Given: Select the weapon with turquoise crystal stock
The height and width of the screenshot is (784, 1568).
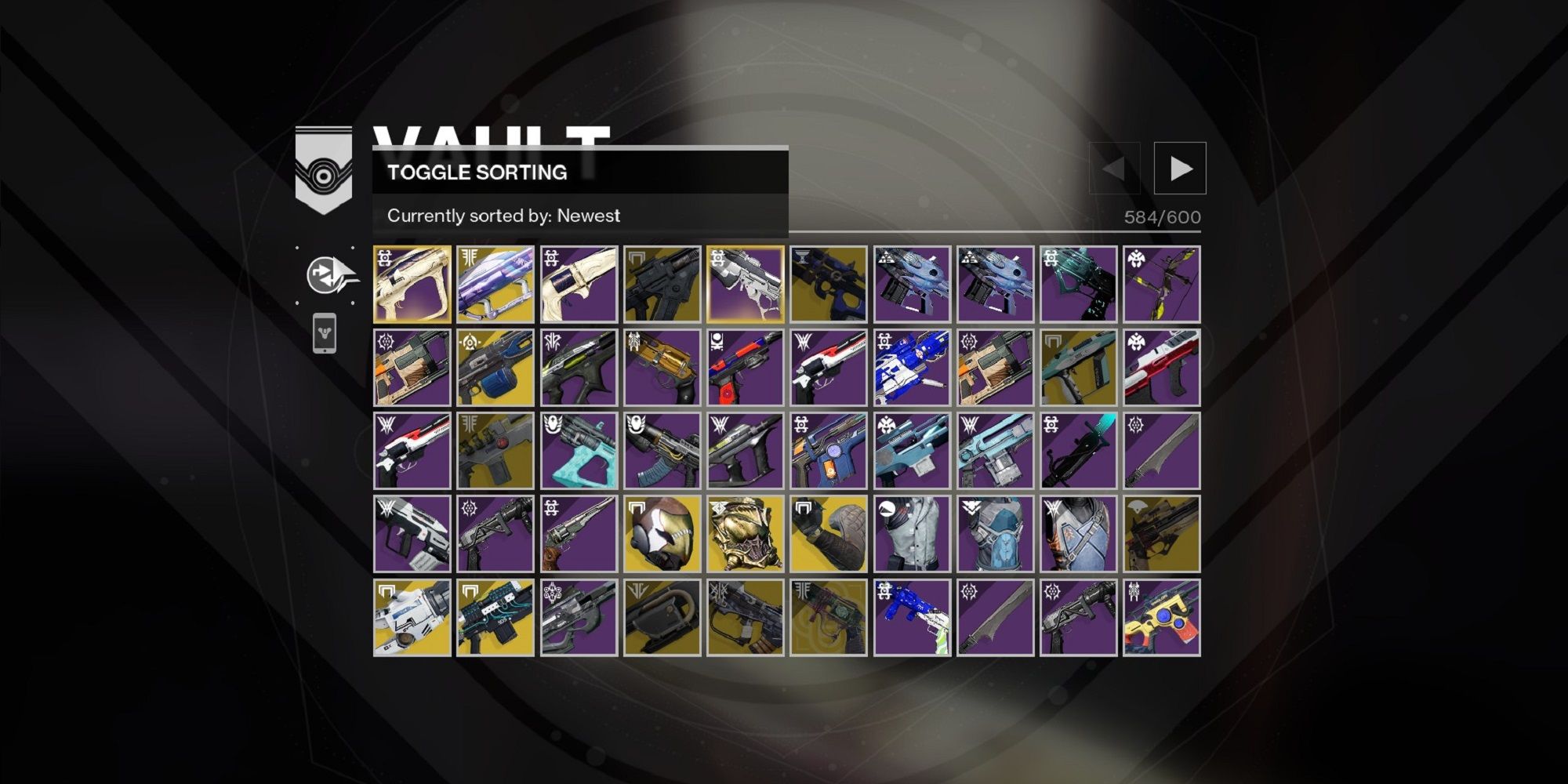Looking at the screenshot, I should 579,451.
